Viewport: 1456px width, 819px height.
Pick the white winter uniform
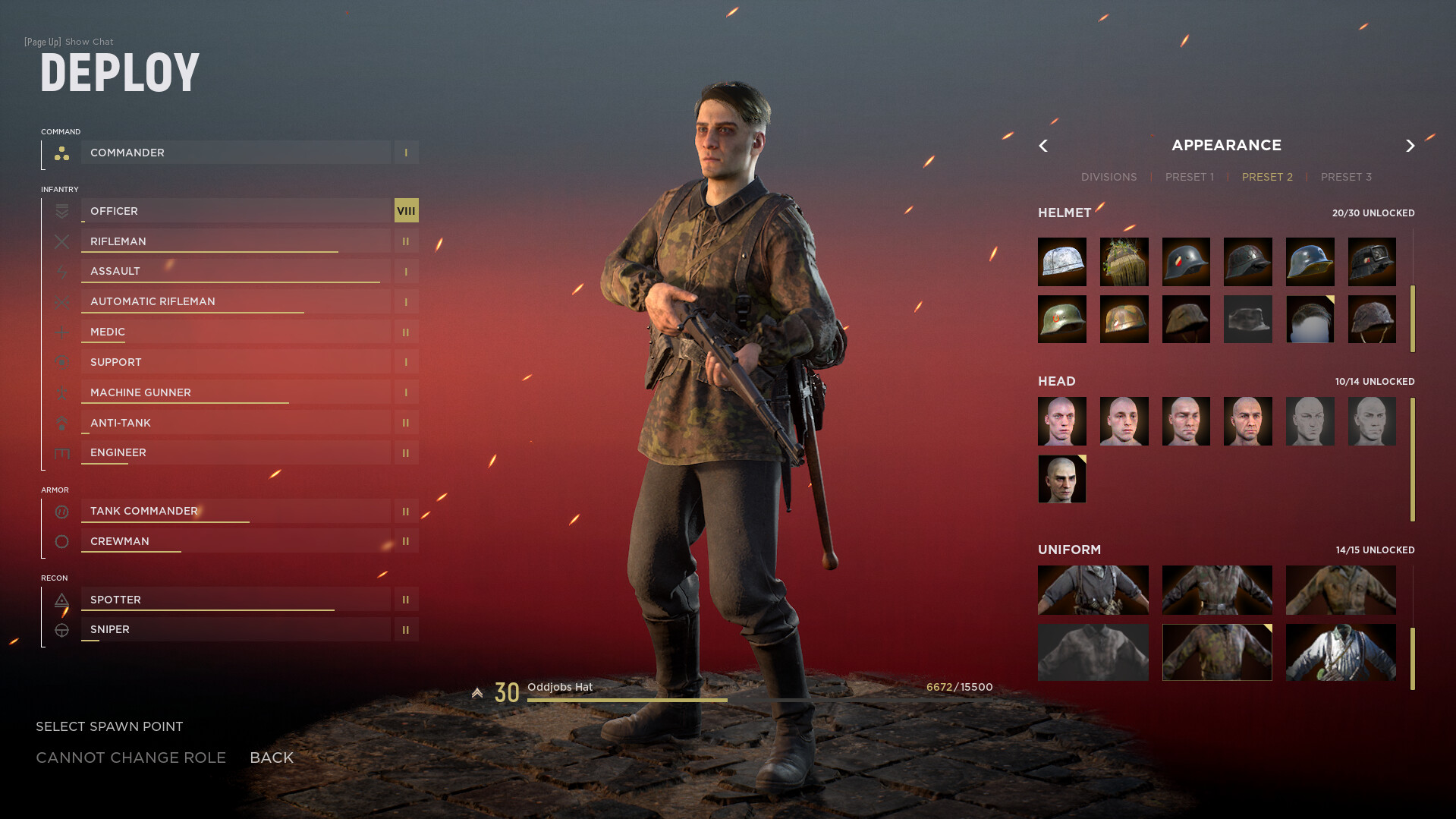click(x=1340, y=653)
